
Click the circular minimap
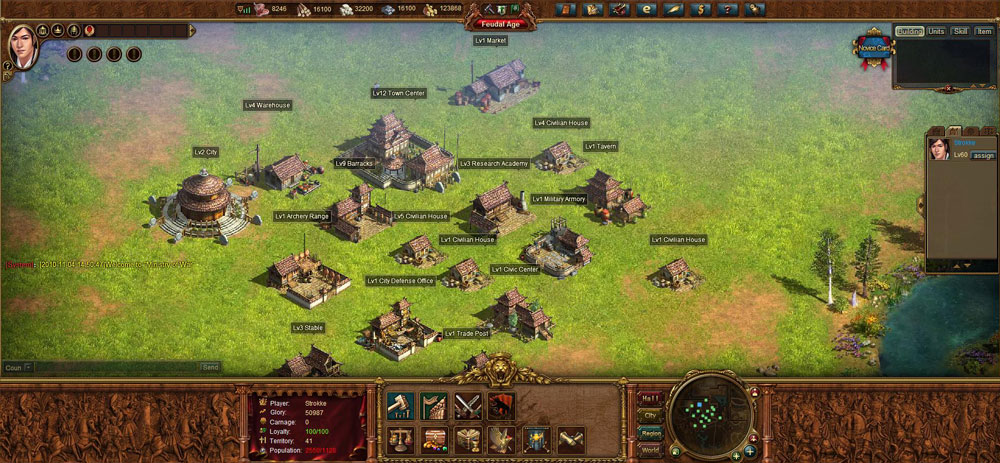tap(710, 413)
